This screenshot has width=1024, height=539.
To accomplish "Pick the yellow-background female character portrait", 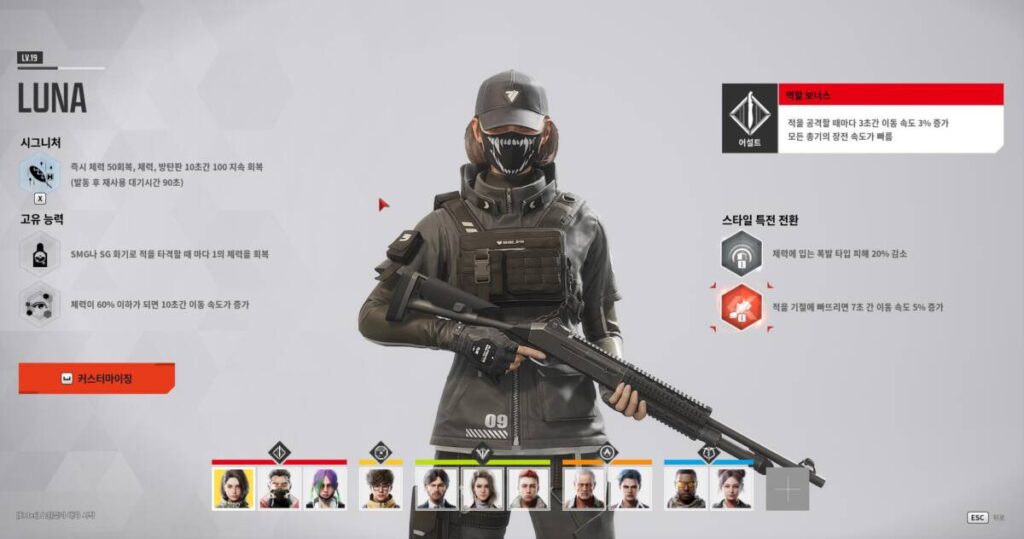I will pyautogui.click(x=234, y=488).
